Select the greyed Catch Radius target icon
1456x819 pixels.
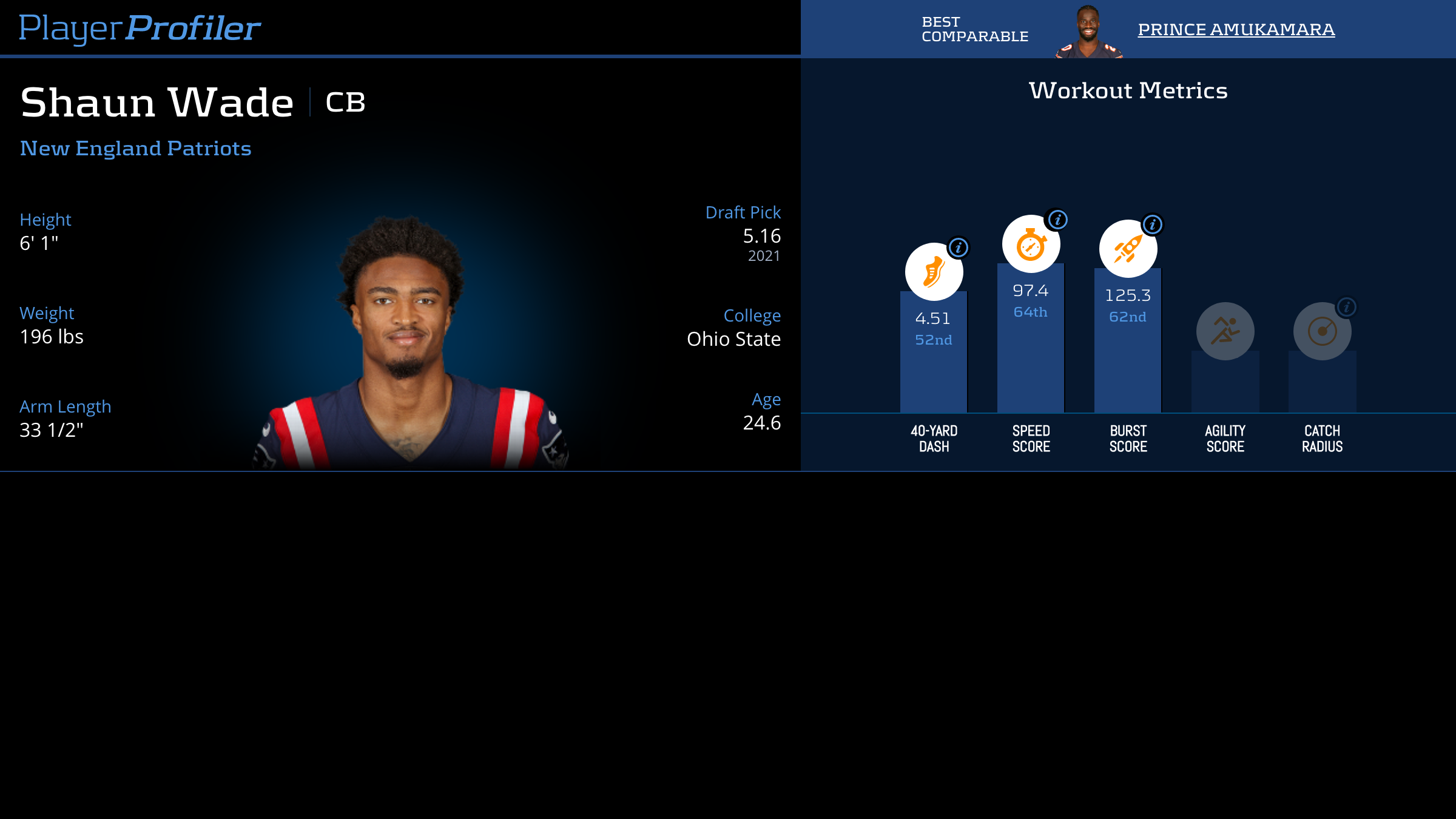tap(1322, 331)
